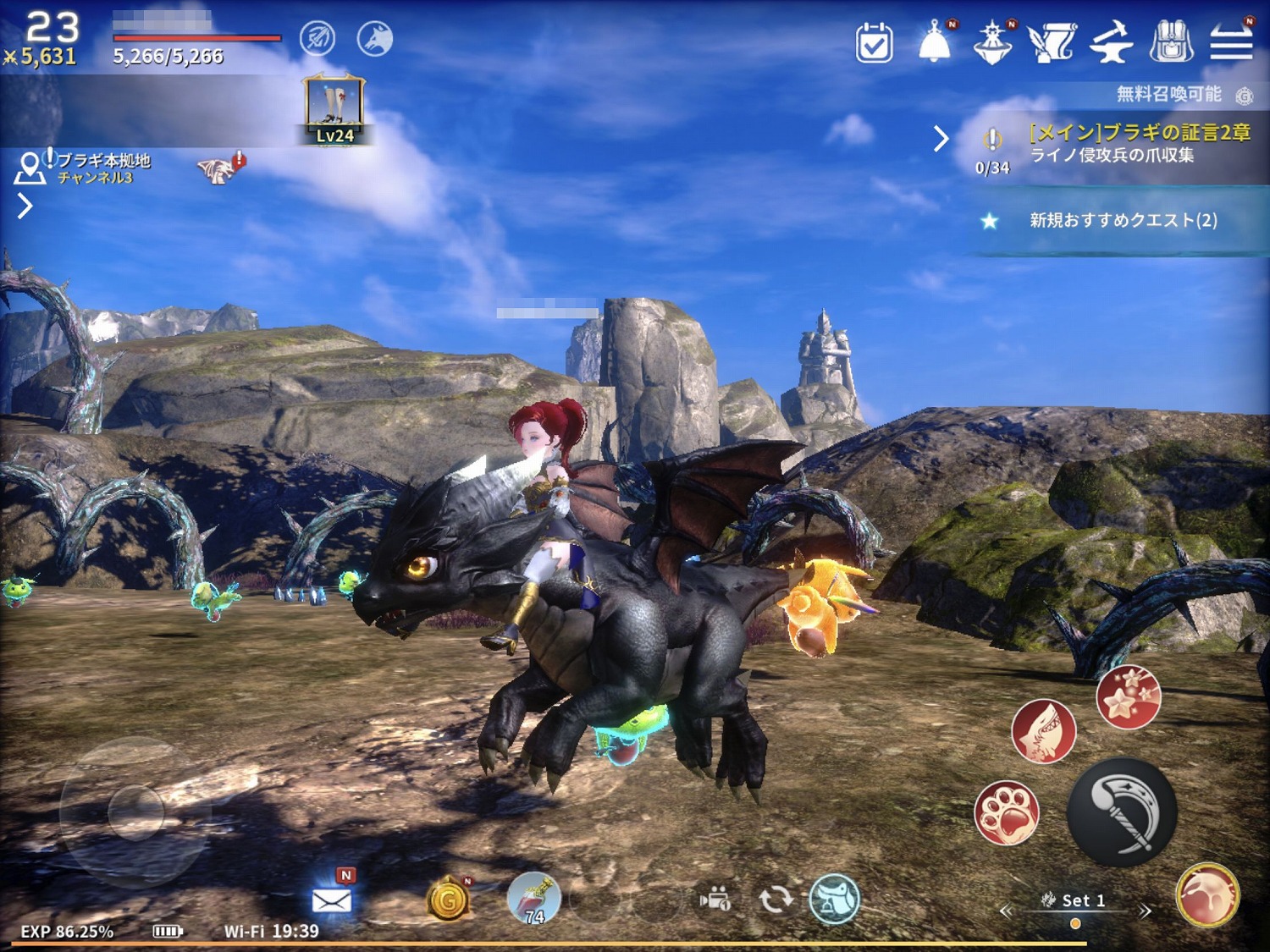Open the main hamburger menu
The width and height of the screenshot is (1270, 952).
(1231, 41)
